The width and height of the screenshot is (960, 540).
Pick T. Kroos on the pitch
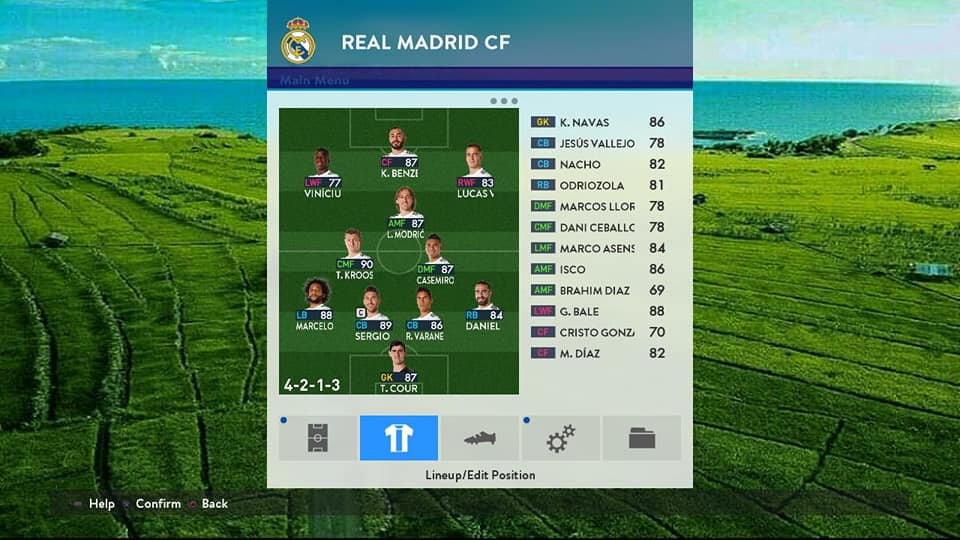(354, 255)
